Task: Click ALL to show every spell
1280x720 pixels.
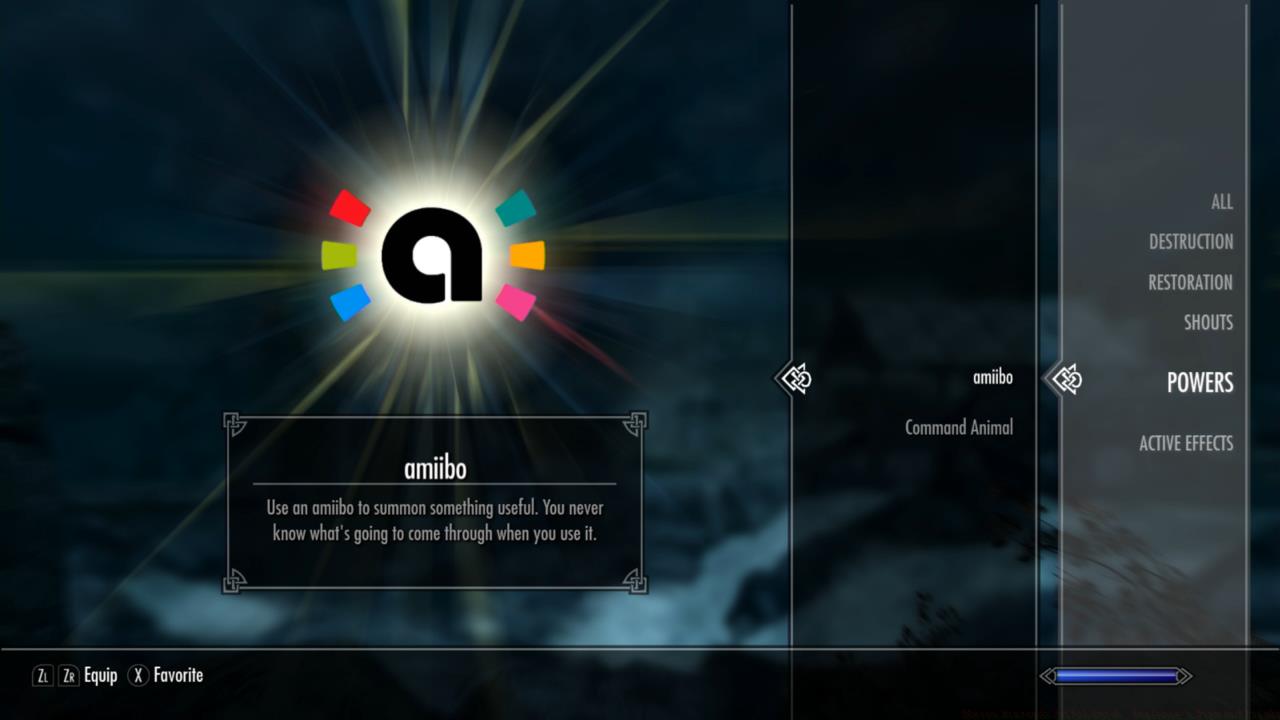Action: coord(1222,201)
